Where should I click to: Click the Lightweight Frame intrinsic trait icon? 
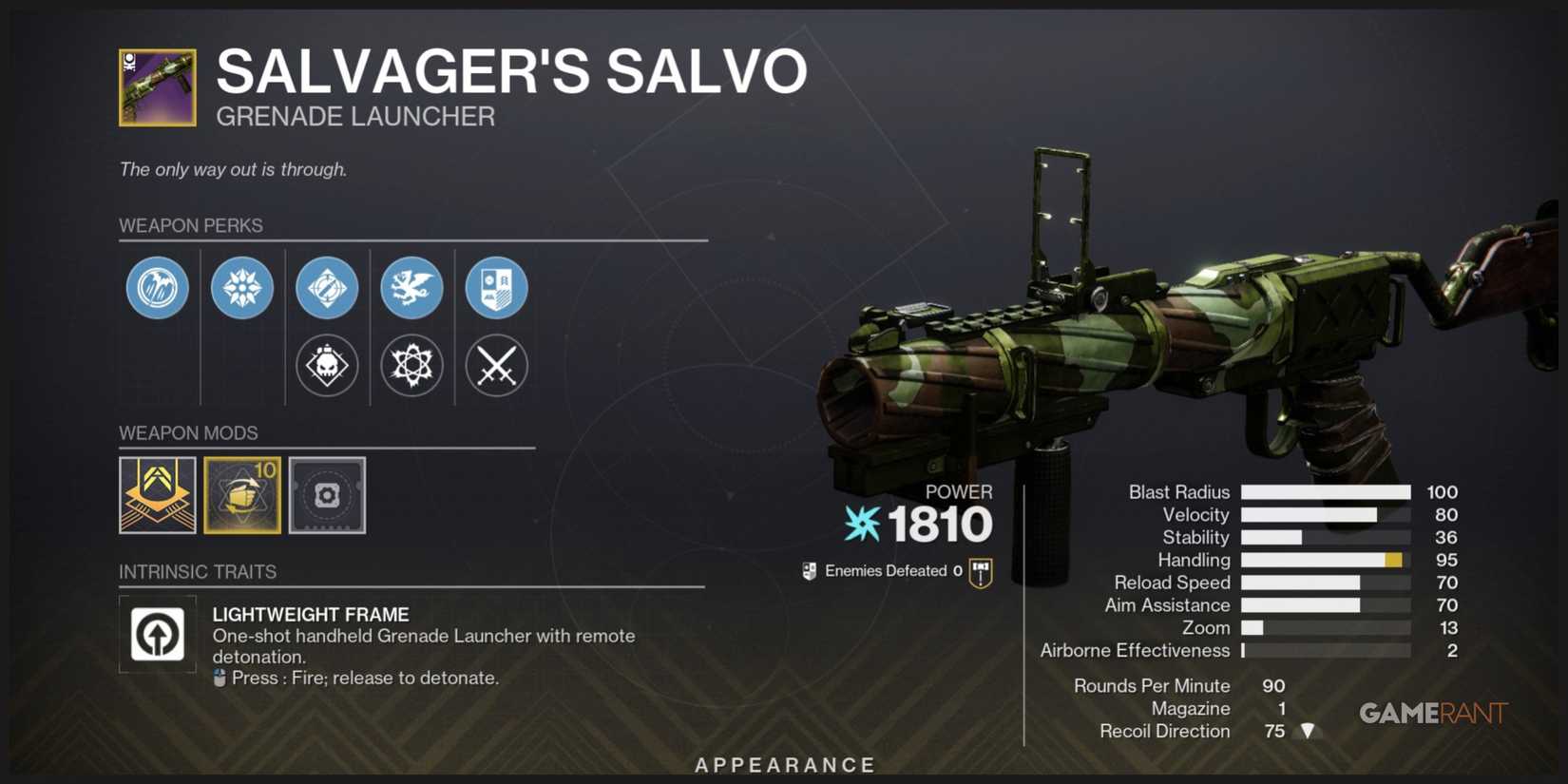click(157, 635)
